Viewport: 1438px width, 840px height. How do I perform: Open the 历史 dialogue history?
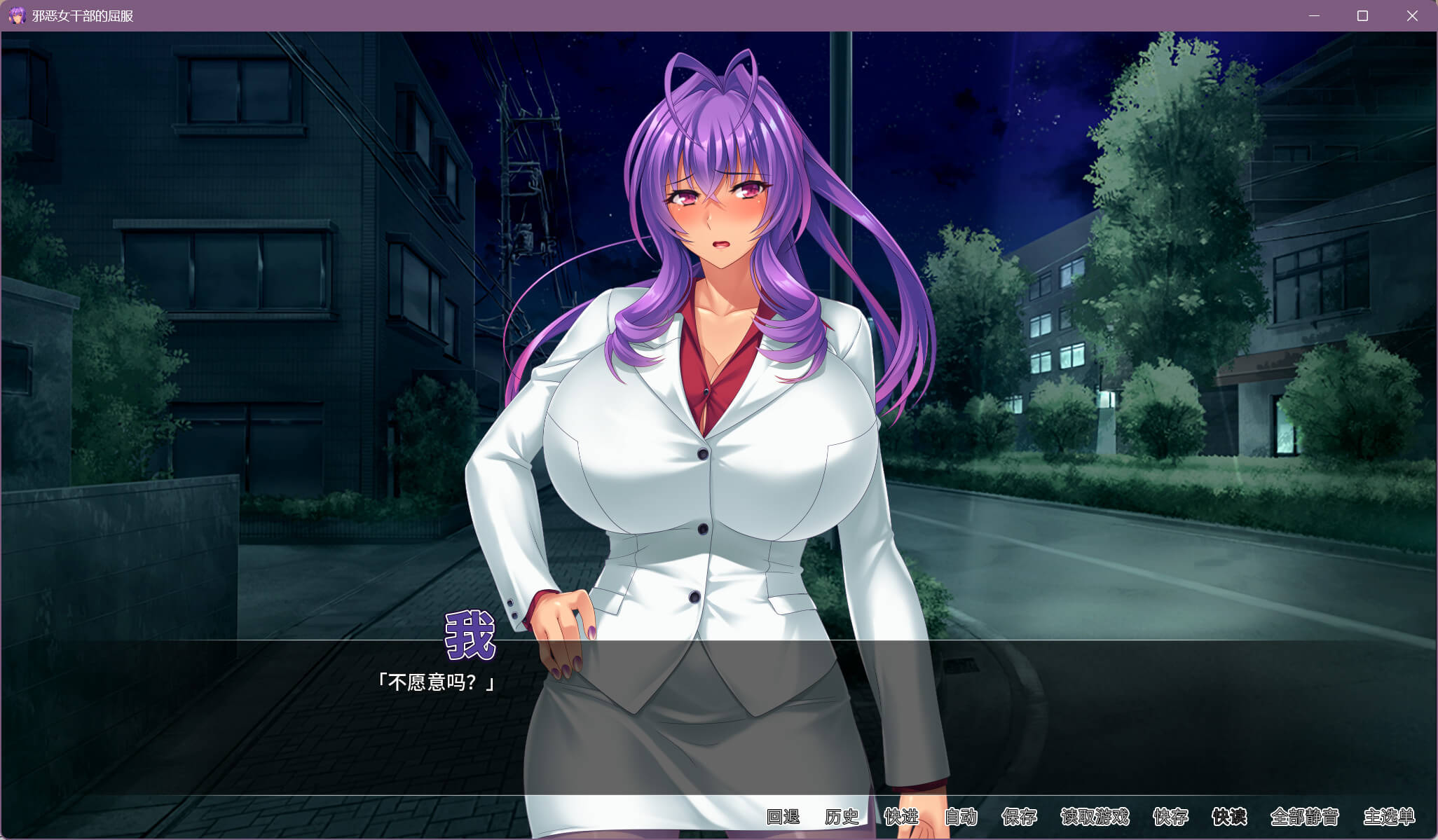[x=842, y=817]
